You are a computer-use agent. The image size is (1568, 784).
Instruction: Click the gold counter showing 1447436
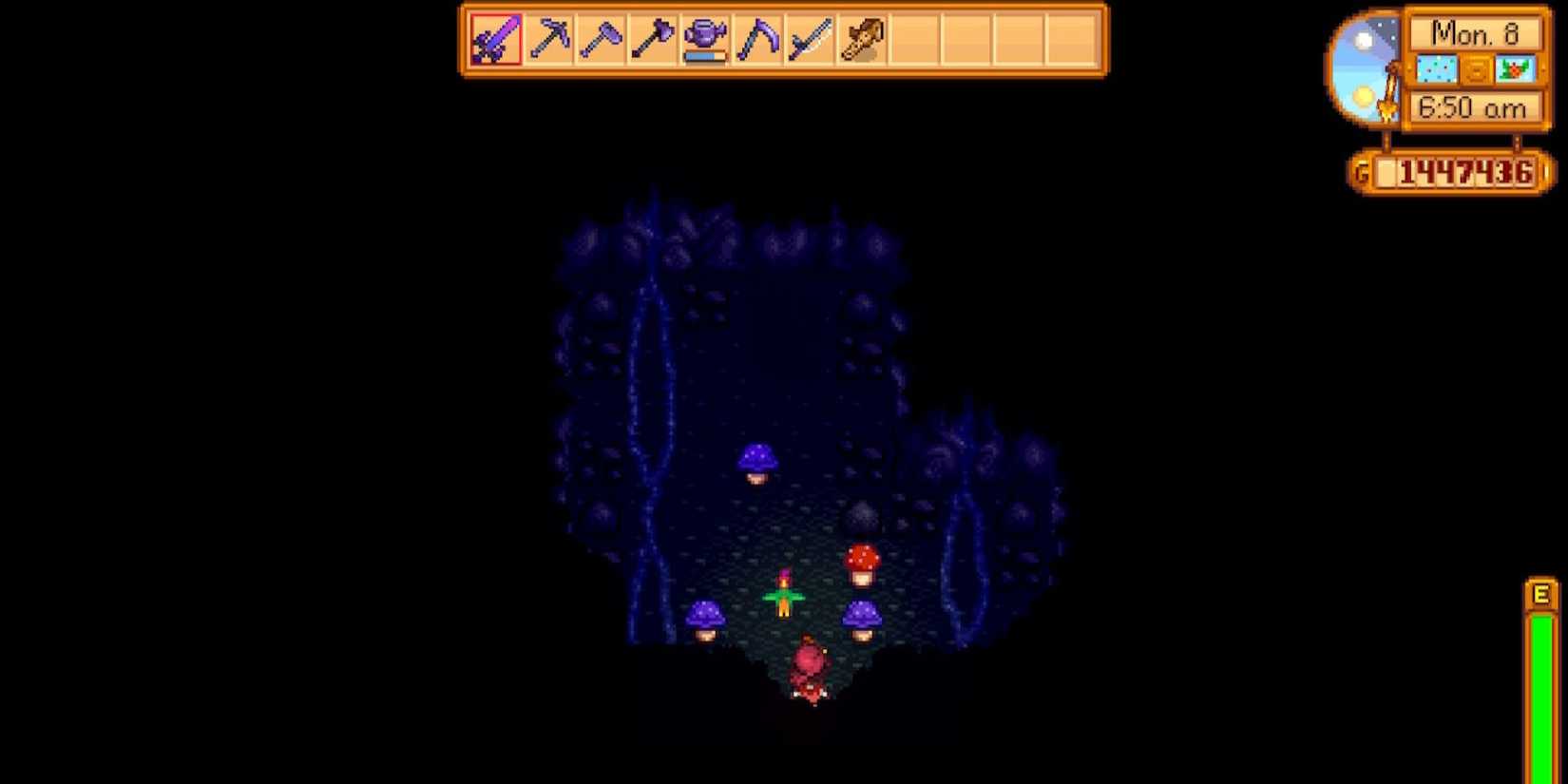[1456, 173]
